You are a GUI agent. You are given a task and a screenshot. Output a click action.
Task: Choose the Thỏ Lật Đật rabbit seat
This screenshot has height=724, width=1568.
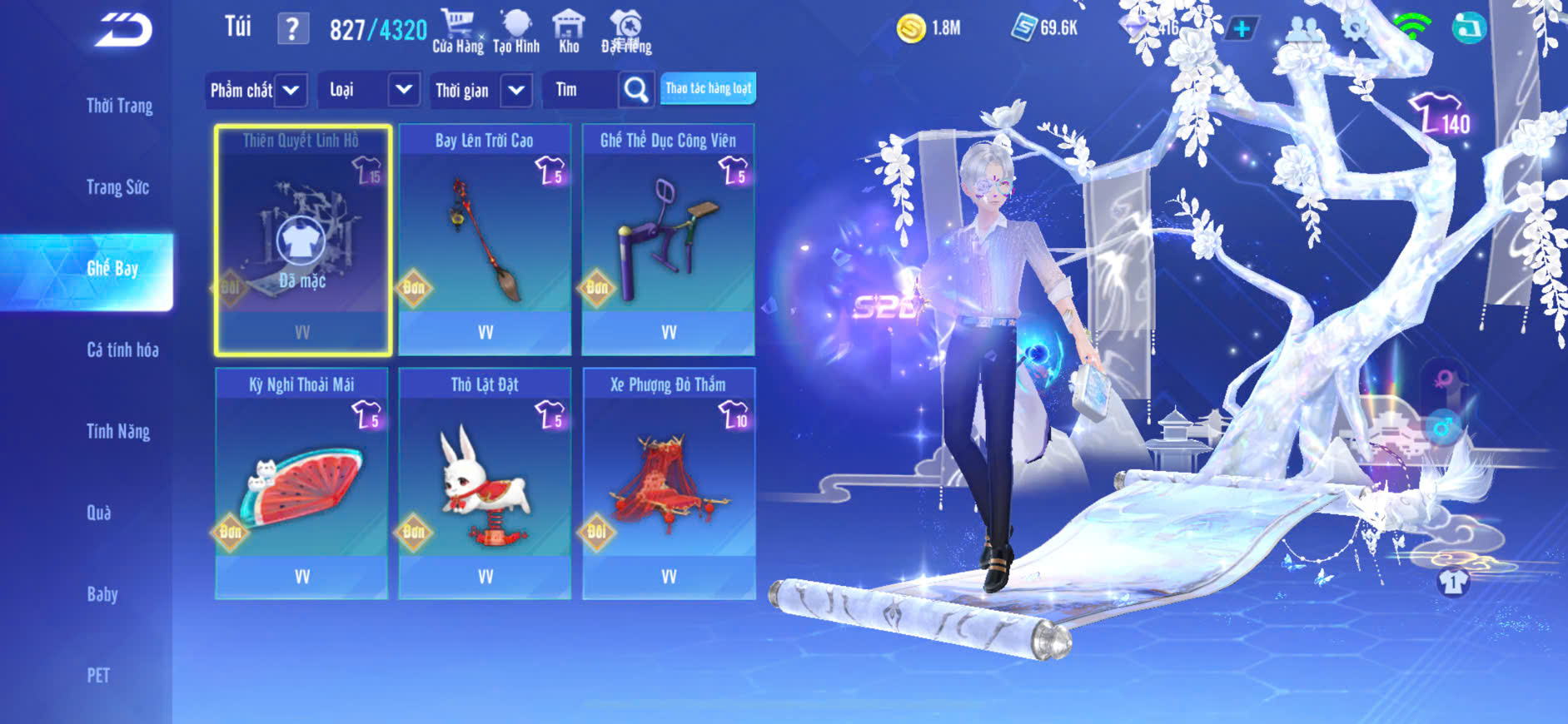(485, 483)
